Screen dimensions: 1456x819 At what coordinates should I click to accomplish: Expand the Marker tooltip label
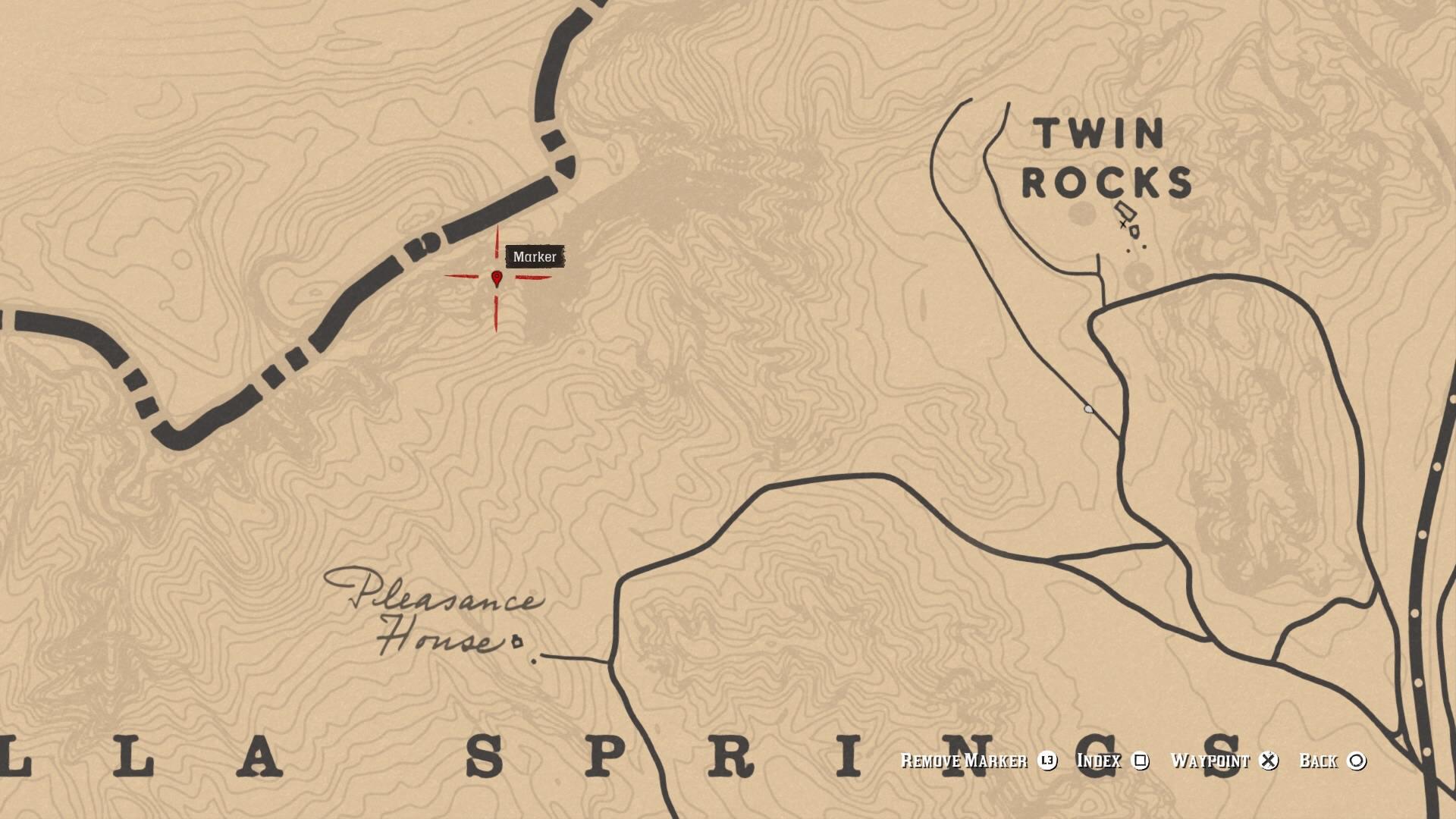click(x=535, y=257)
